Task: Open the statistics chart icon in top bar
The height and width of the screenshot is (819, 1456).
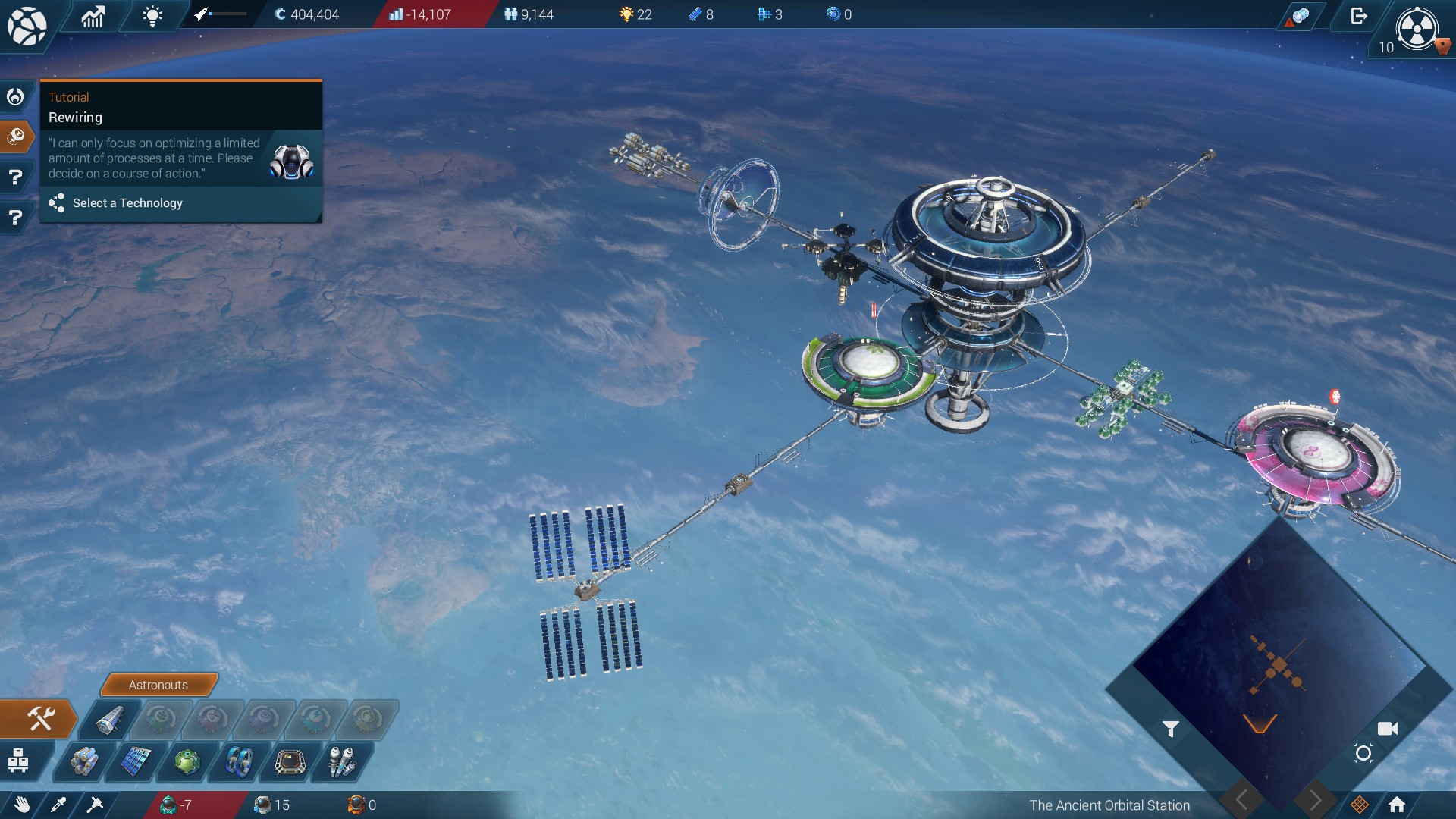Action: click(x=93, y=16)
